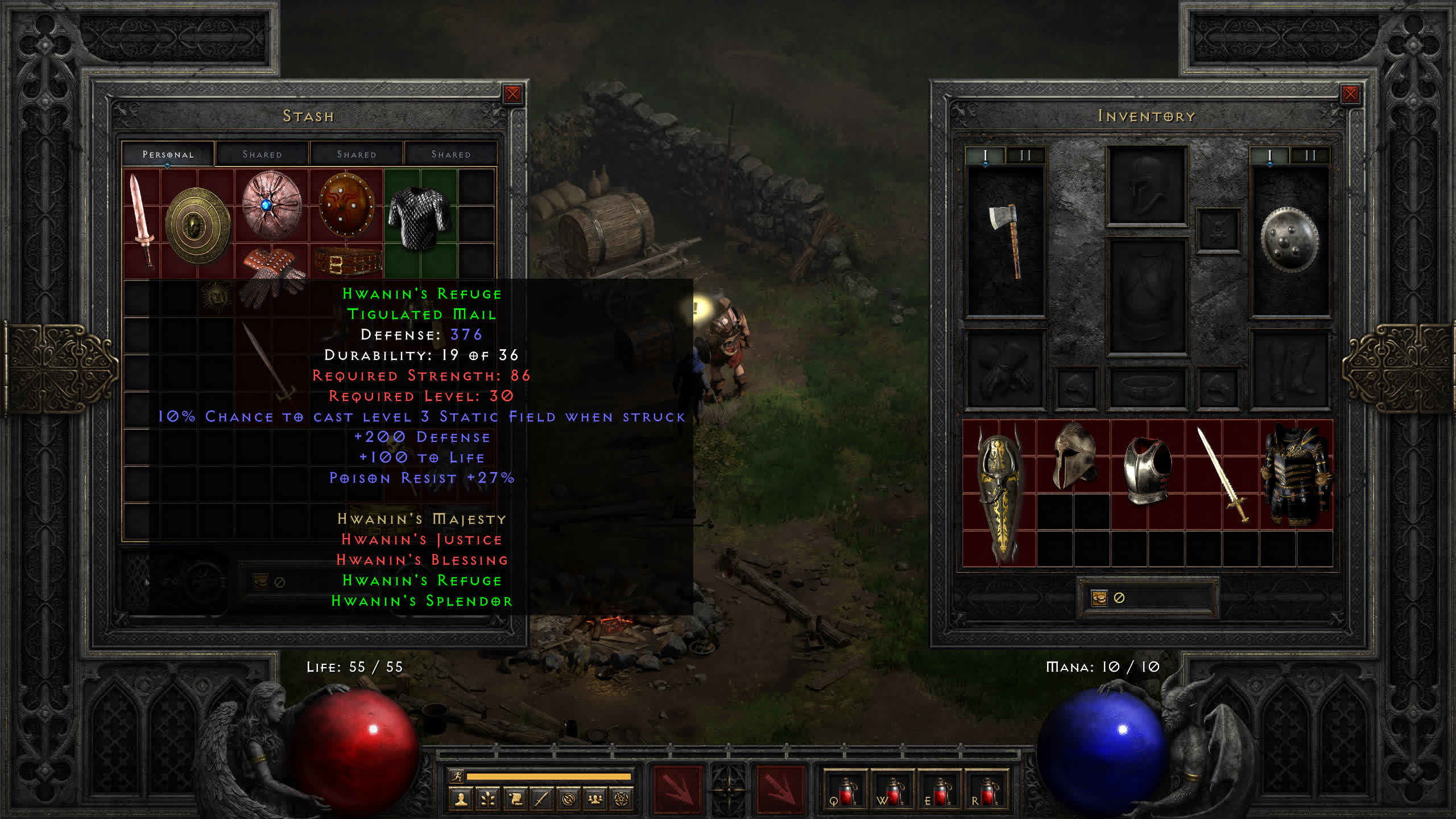This screenshot has height=819, width=1456.
Task: Select the silver breastplate in inventory
Action: [1147, 470]
